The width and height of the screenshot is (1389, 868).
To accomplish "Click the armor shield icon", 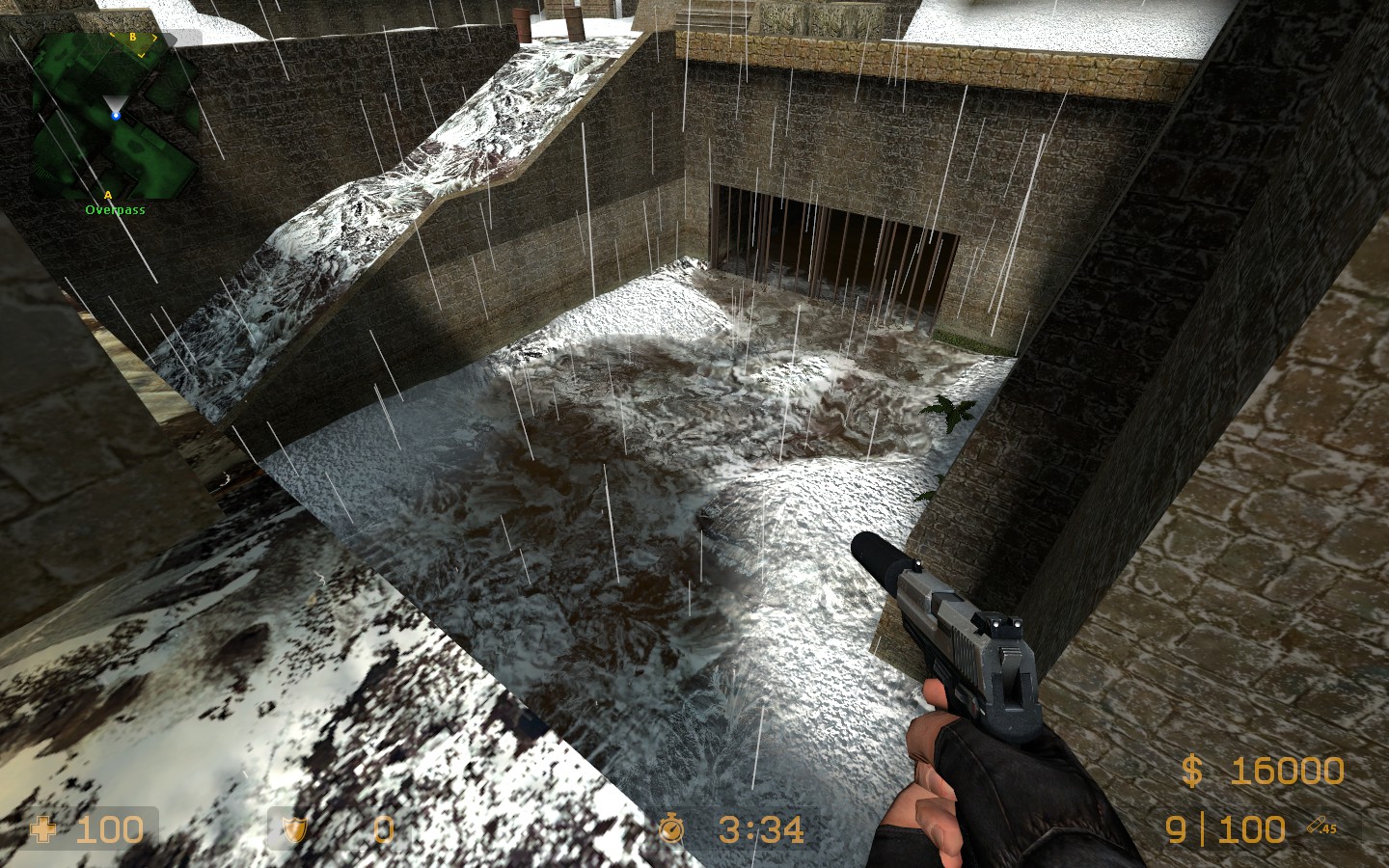I will tap(294, 830).
